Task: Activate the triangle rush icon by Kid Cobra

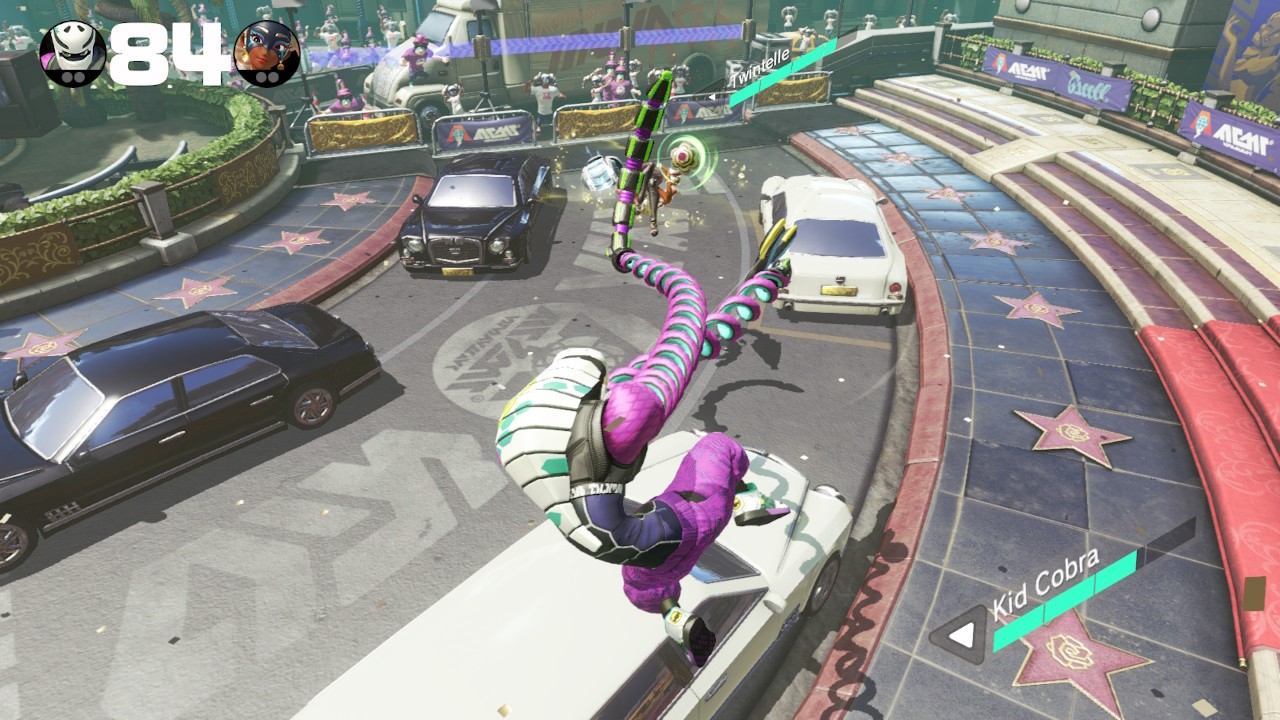Action: [x=961, y=635]
